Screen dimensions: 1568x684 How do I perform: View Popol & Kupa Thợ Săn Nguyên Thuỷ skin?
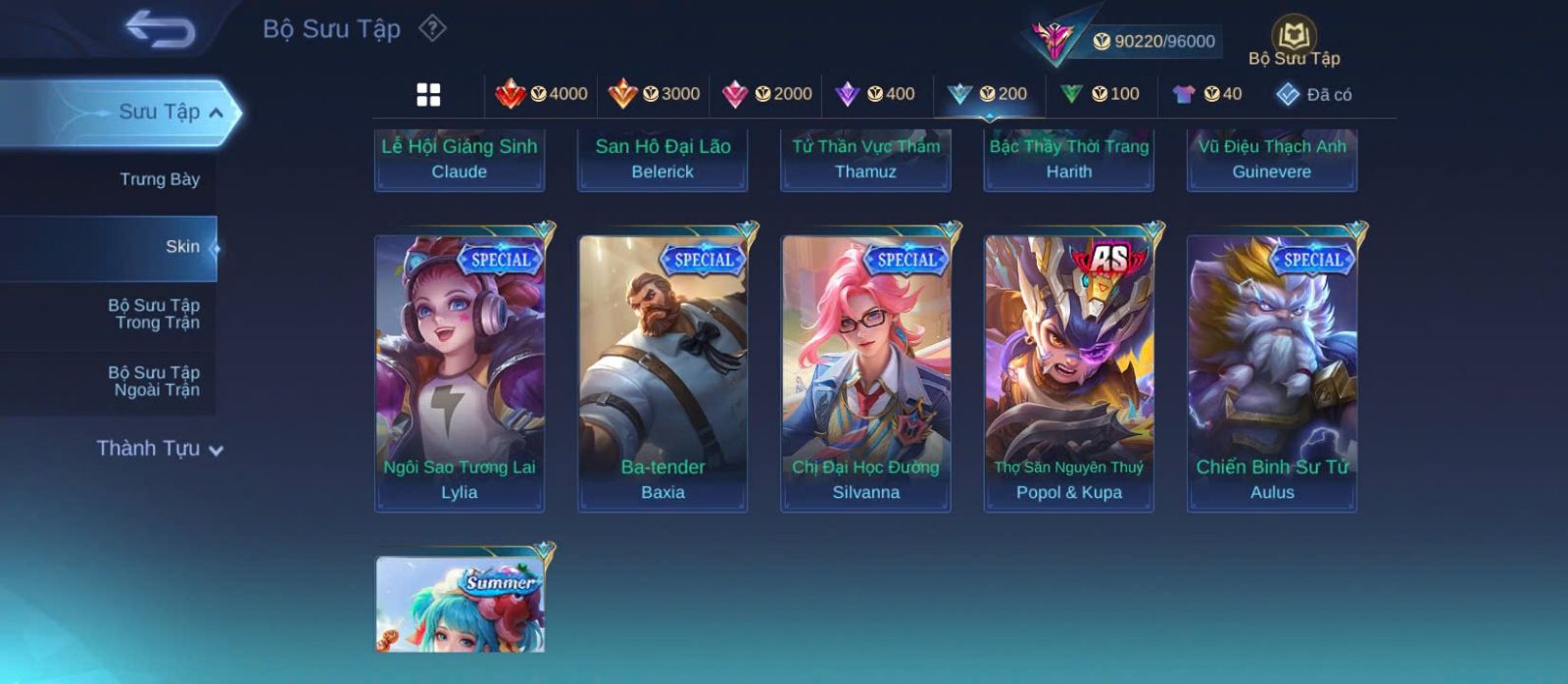(1069, 372)
